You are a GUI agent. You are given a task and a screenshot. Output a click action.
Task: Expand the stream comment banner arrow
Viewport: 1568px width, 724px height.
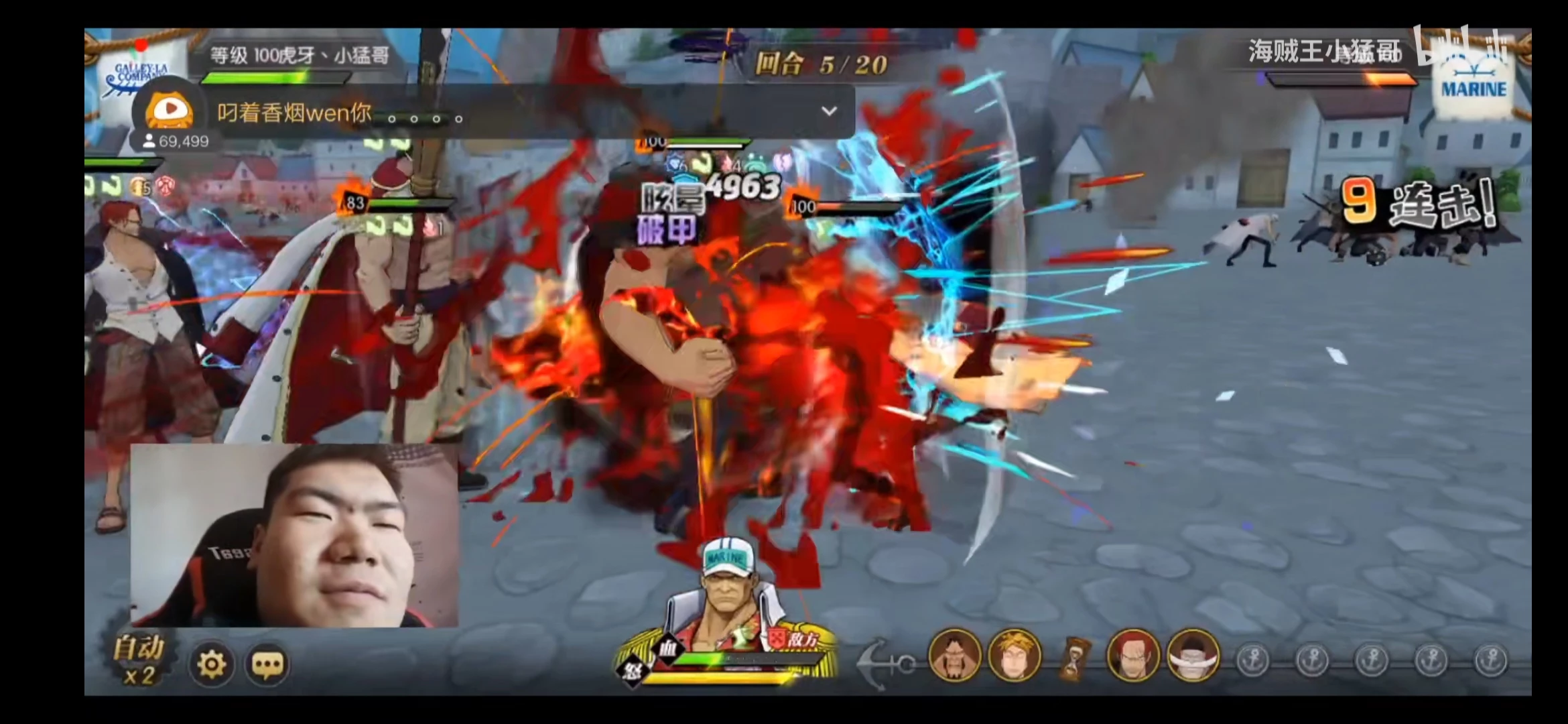click(x=829, y=111)
